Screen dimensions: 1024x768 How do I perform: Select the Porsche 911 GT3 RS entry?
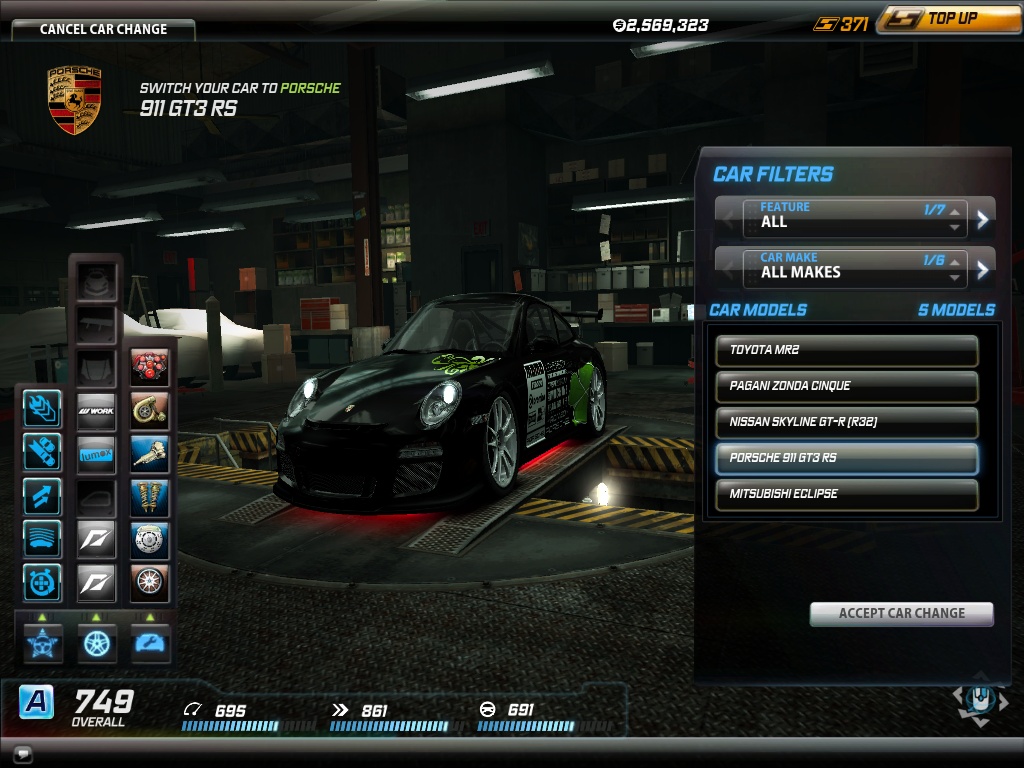[846, 459]
